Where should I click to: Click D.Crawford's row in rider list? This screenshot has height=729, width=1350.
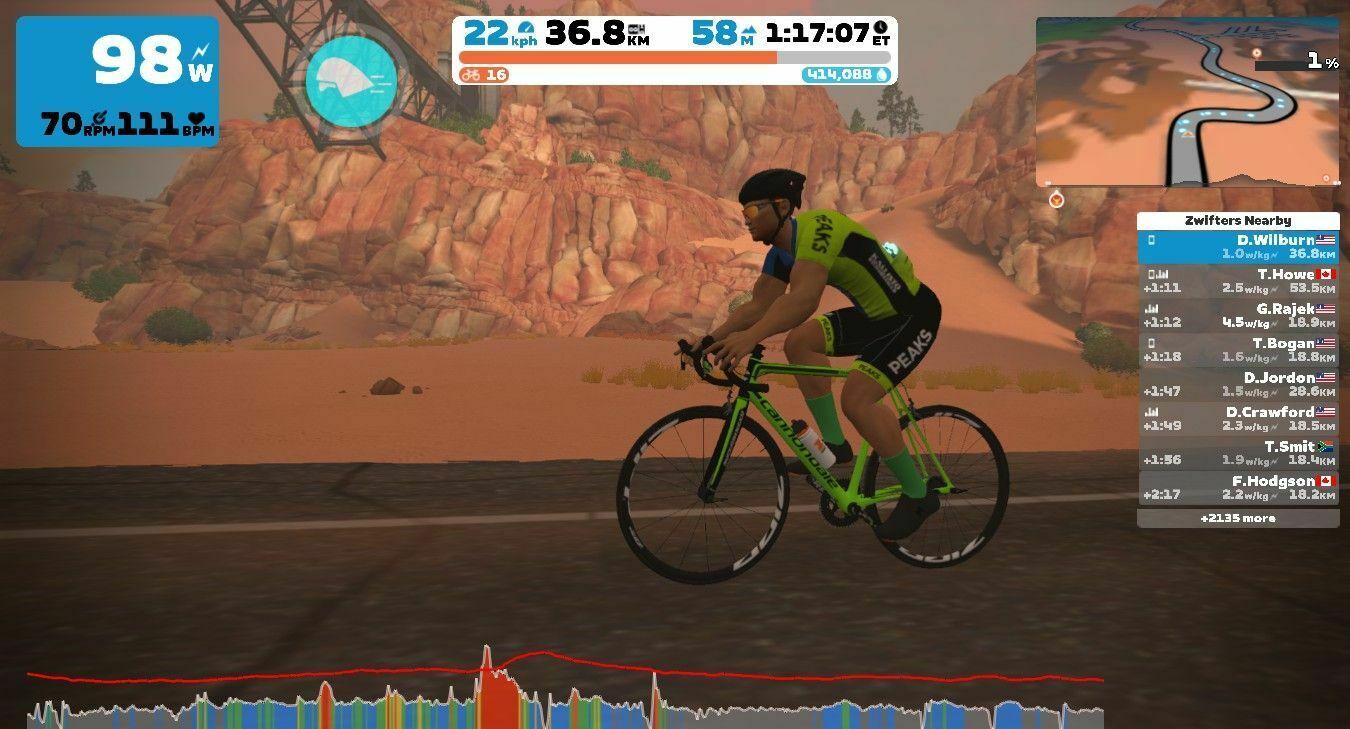pyautogui.click(x=1238, y=419)
